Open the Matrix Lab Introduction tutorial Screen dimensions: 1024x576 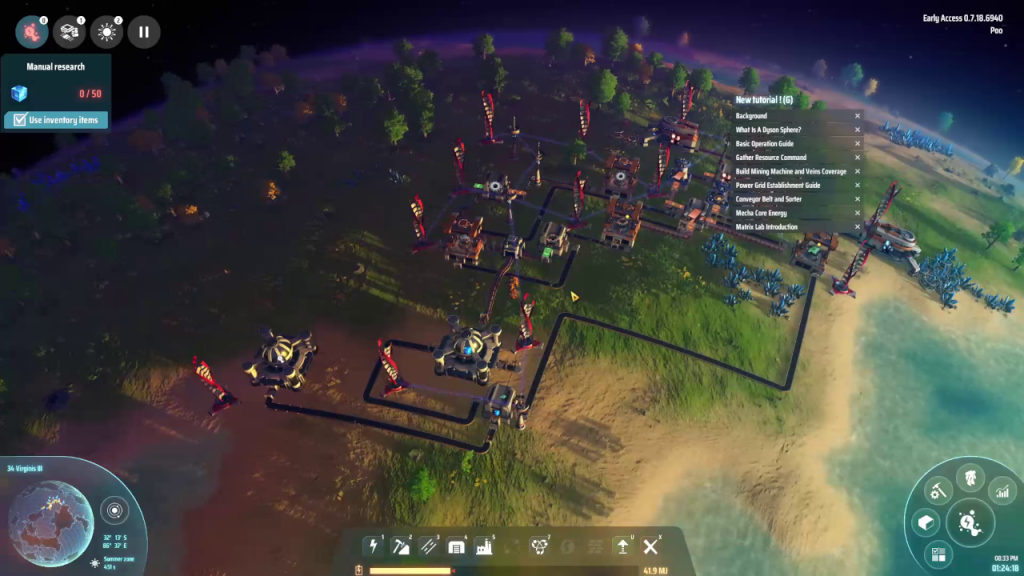[x=766, y=227]
